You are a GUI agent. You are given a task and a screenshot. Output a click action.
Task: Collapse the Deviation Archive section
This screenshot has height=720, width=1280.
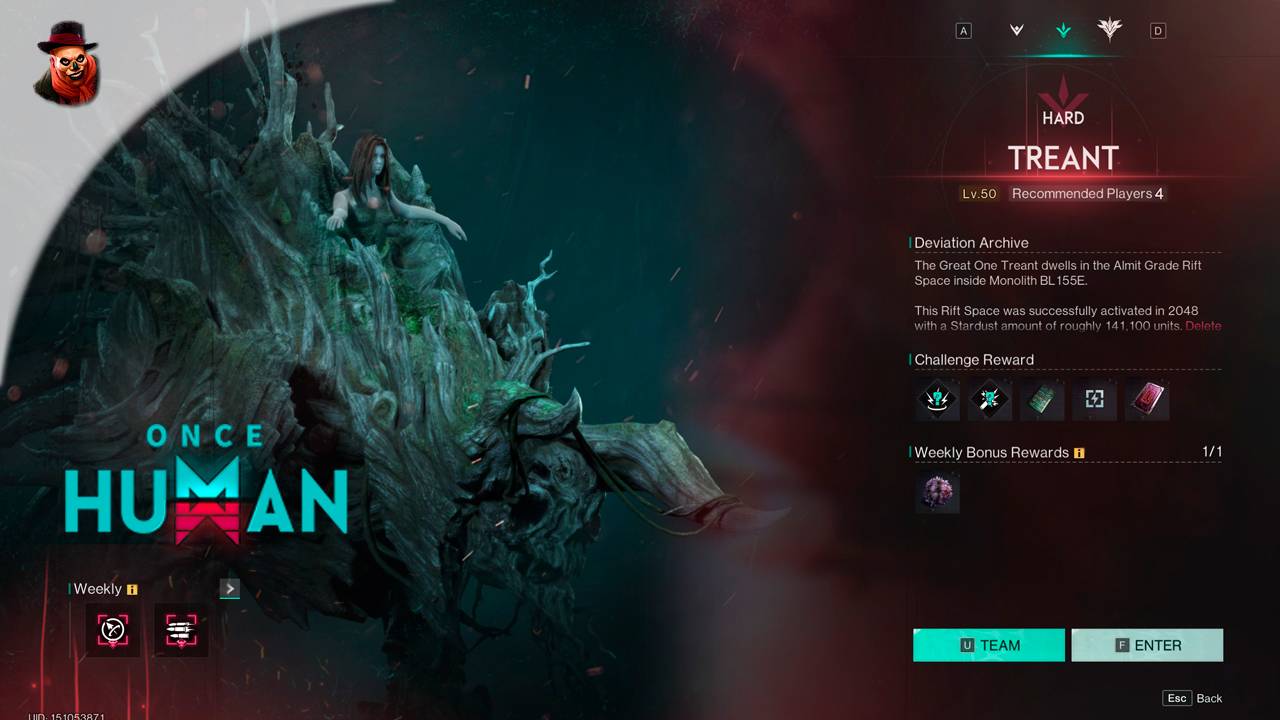(971, 242)
